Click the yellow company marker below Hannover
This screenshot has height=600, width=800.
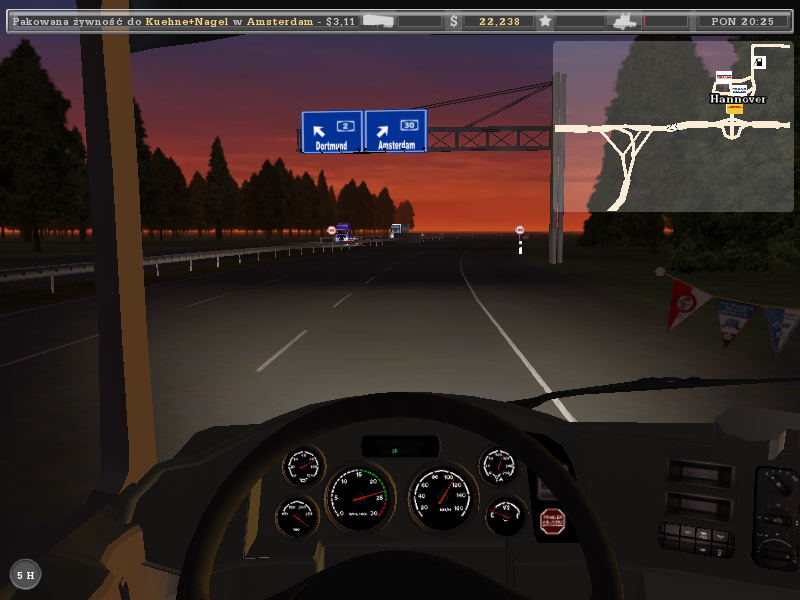tap(735, 109)
